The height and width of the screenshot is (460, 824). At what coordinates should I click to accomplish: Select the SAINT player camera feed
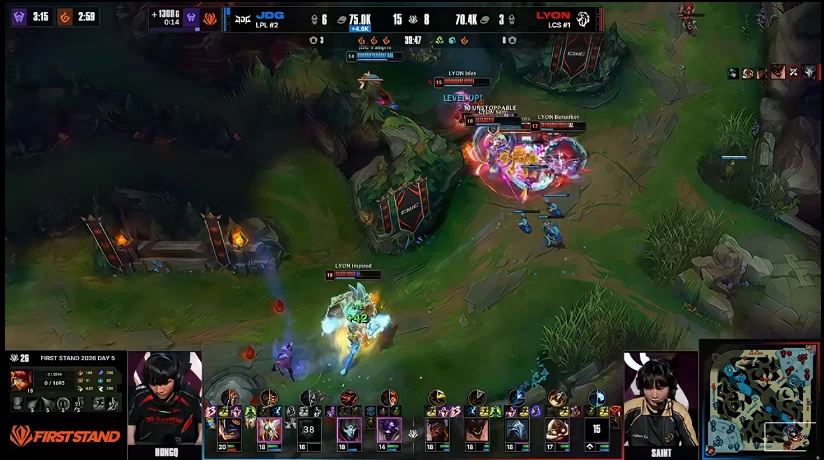pos(660,400)
